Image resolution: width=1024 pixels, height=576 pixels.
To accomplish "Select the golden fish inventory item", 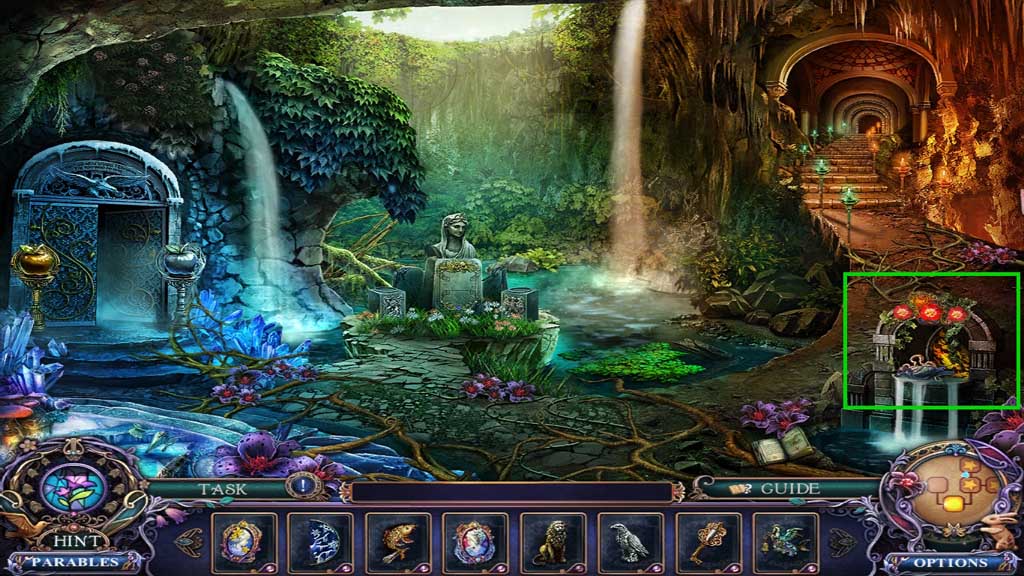I will pos(398,543).
